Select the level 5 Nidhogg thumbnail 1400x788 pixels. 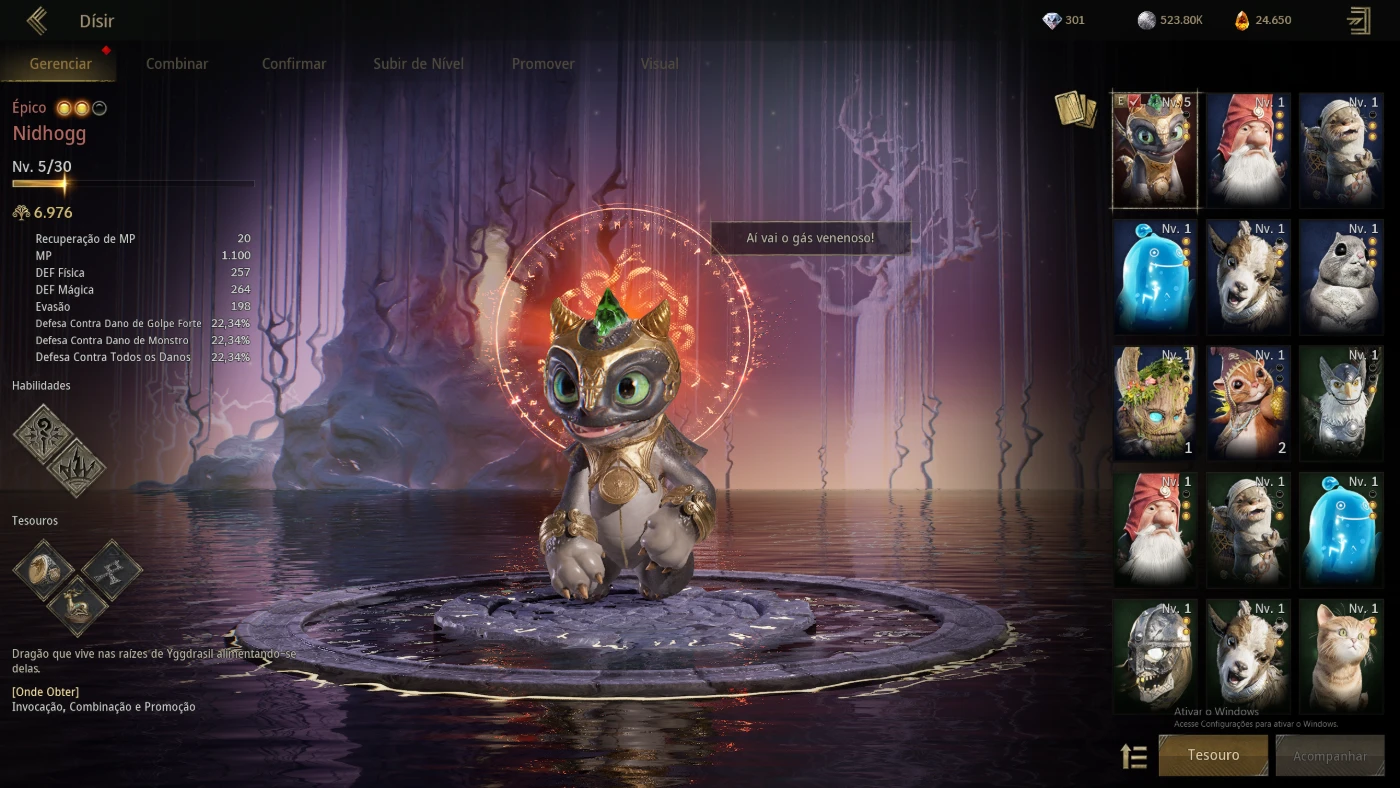(1154, 149)
